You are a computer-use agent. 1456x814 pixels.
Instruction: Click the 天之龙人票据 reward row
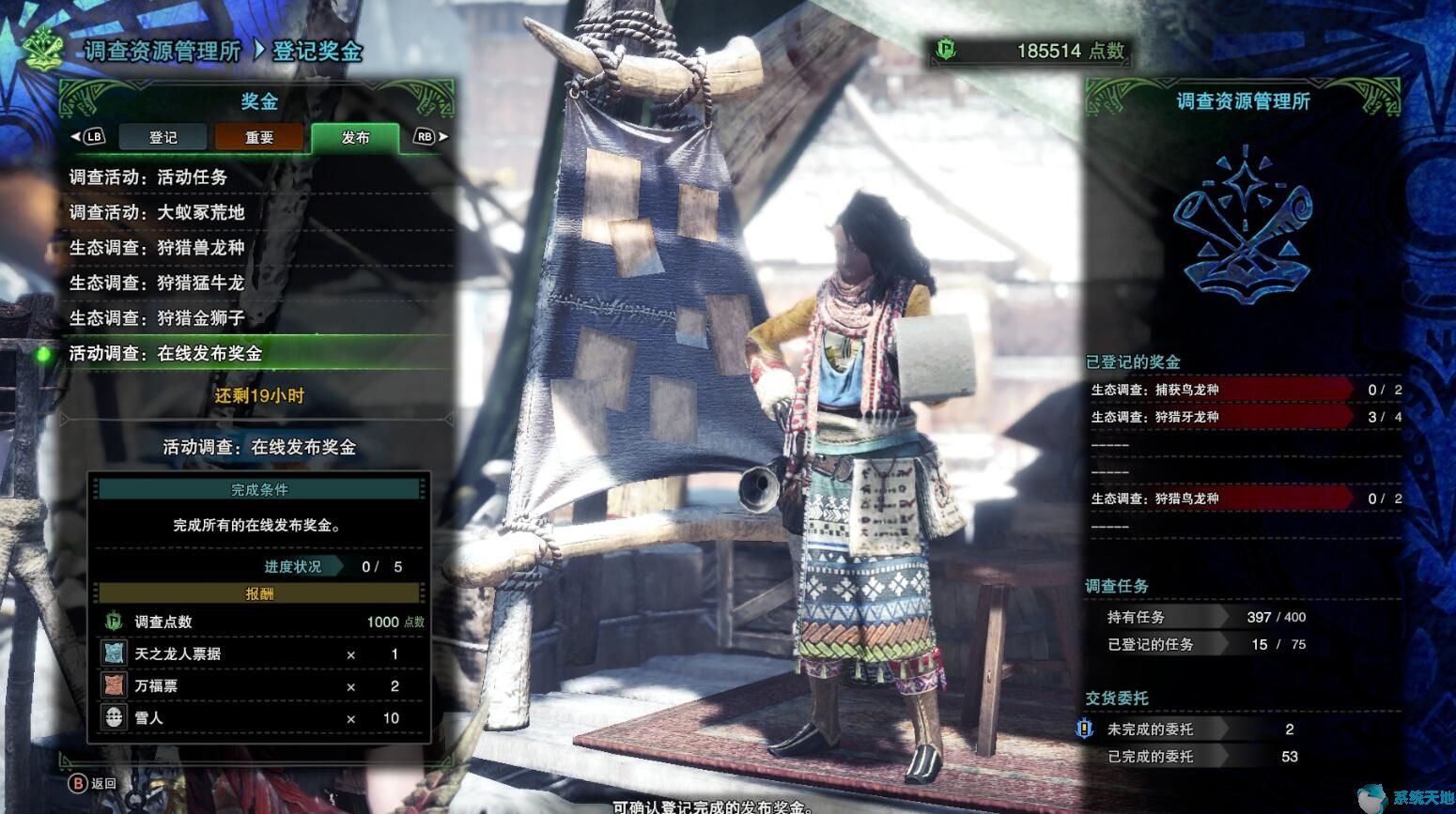click(x=261, y=654)
